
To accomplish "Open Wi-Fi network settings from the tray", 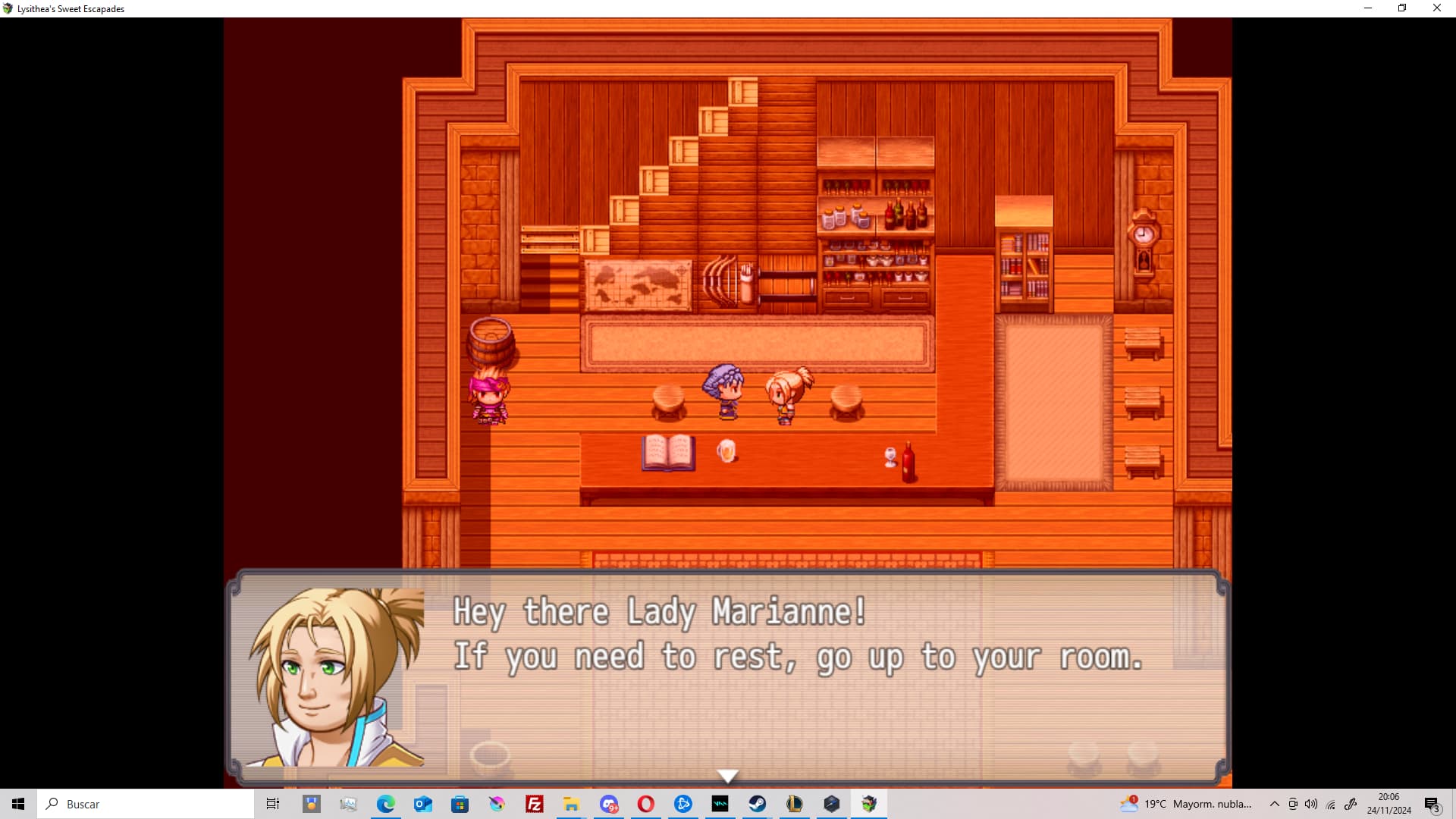I will (1331, 804).
